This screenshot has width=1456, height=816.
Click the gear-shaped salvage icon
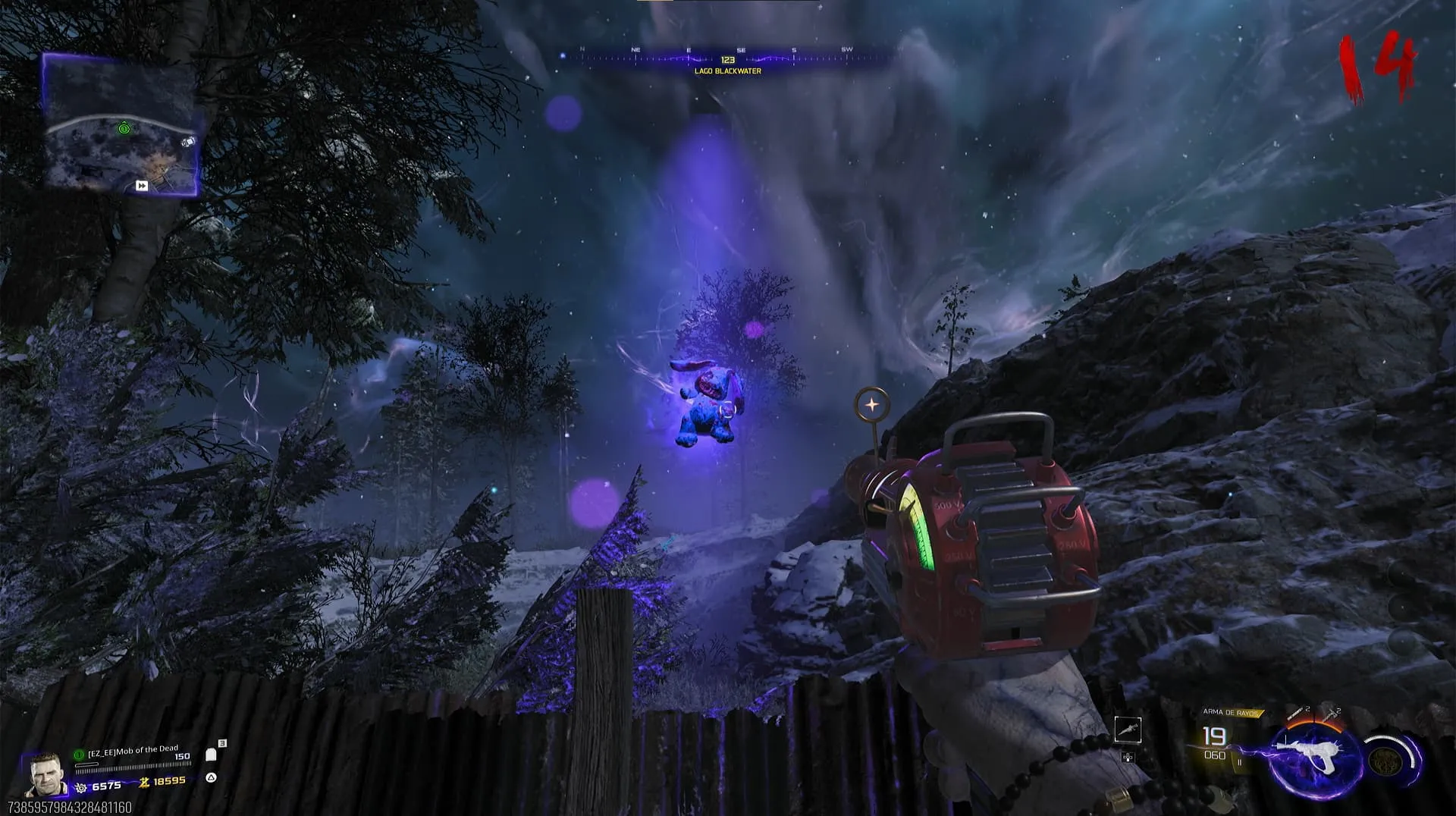pyautogui.click(x=81, y=787)
